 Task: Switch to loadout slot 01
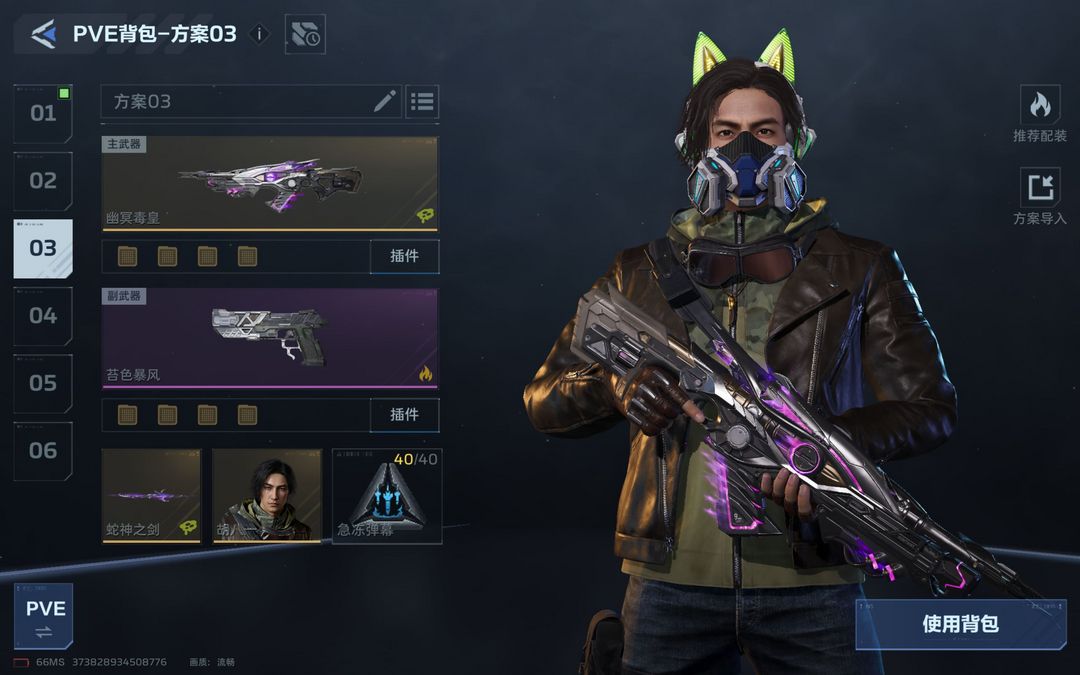click(x=43, y=113)
